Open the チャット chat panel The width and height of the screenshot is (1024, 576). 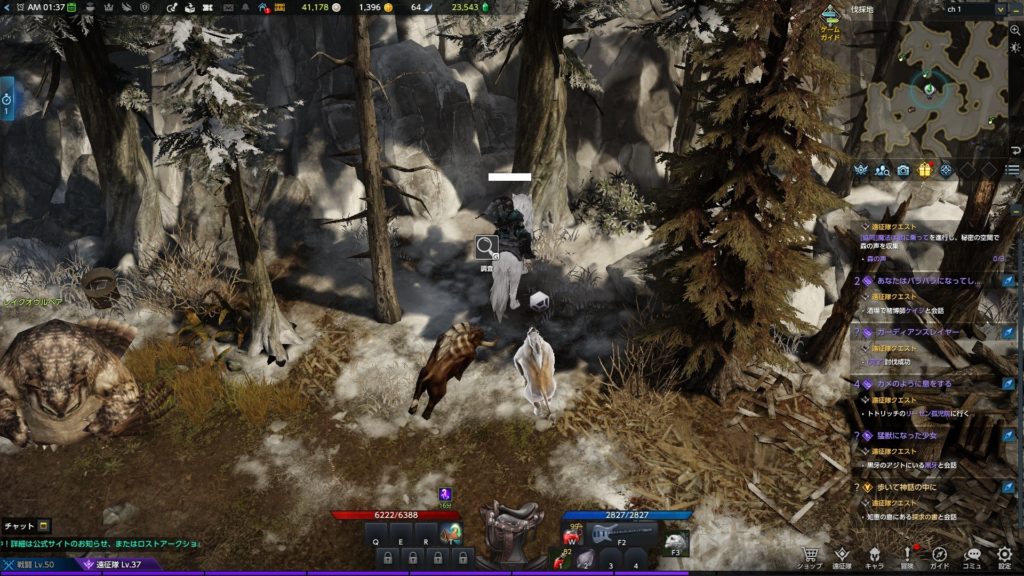pyautogui.click(x=25, y=525)
